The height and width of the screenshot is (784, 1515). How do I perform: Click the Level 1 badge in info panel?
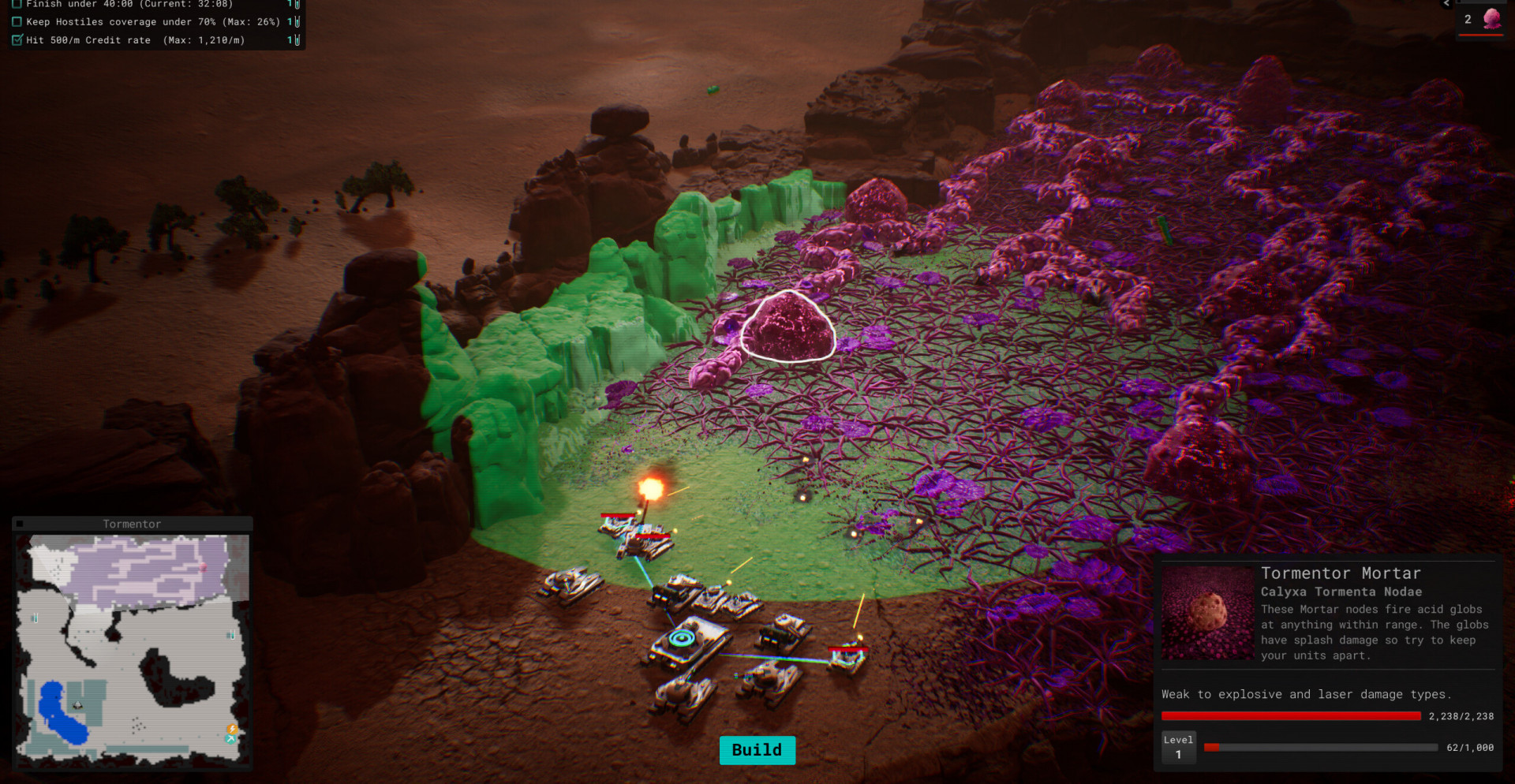1178,747
